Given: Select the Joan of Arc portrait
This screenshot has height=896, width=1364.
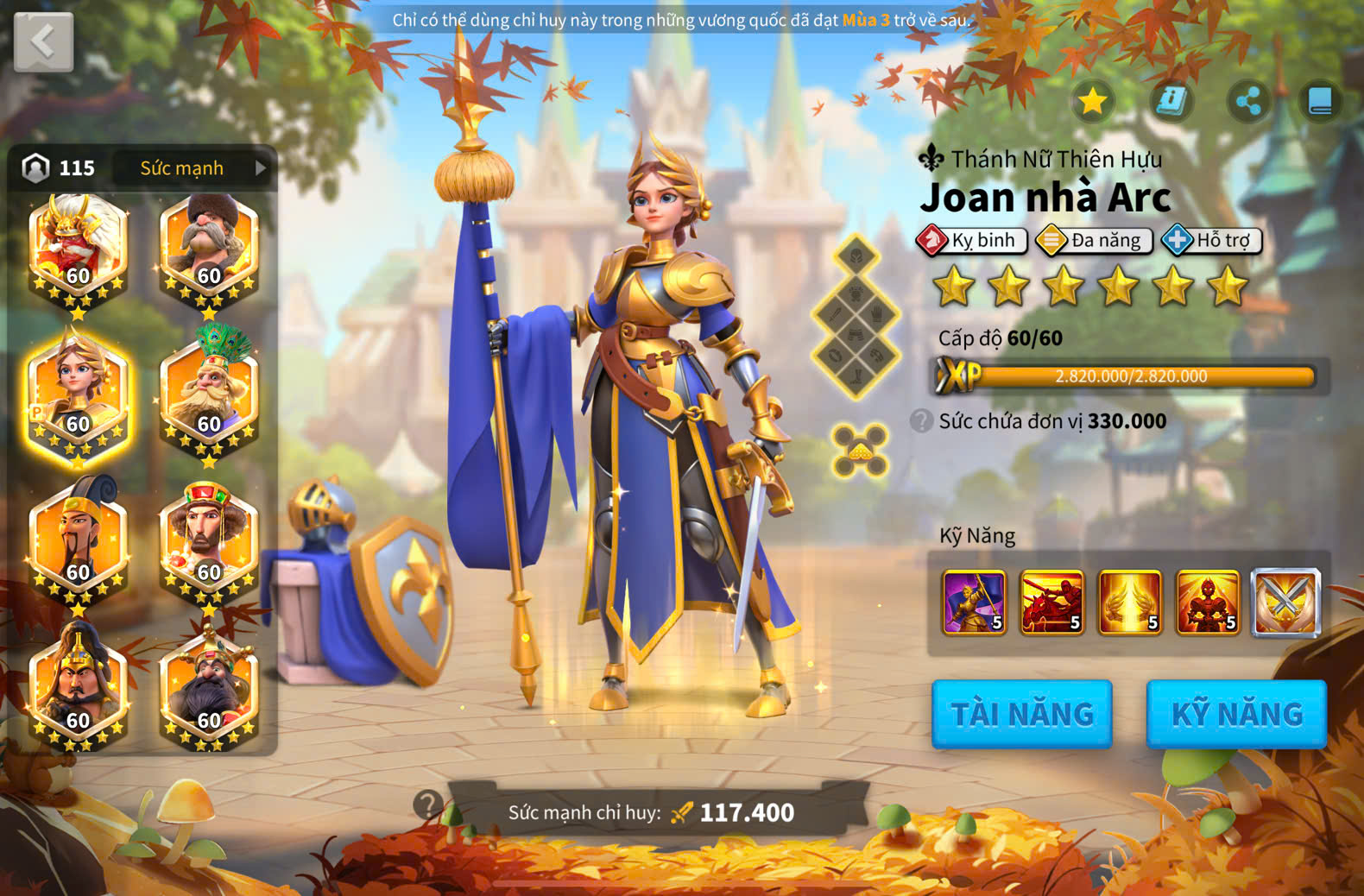Looking at the screenshot, I should [78, 397].
